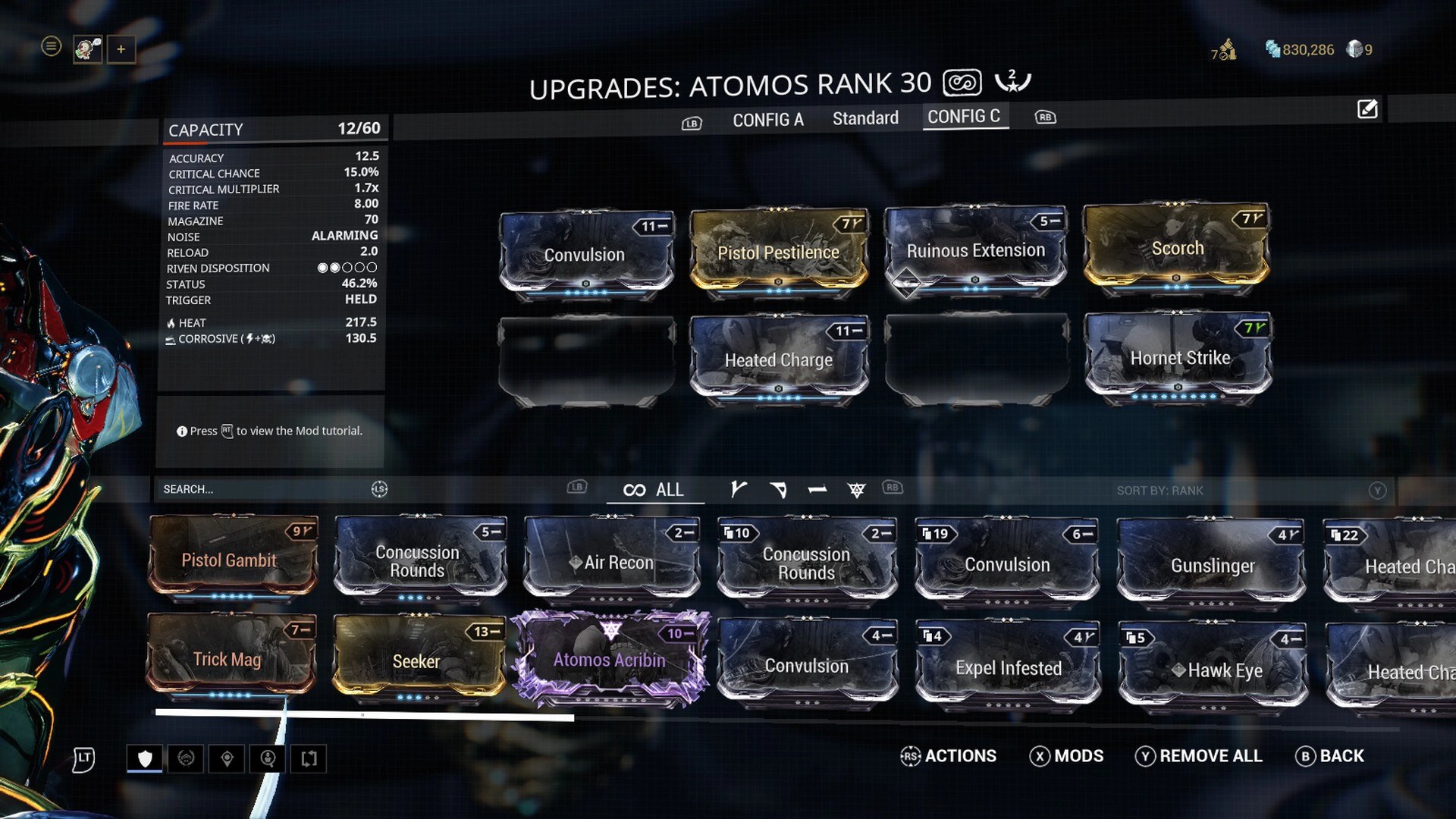The width and height of the screenshot is (1456, 819).
Task: Click the rename config edit icon
Action: click(1367, 109)
